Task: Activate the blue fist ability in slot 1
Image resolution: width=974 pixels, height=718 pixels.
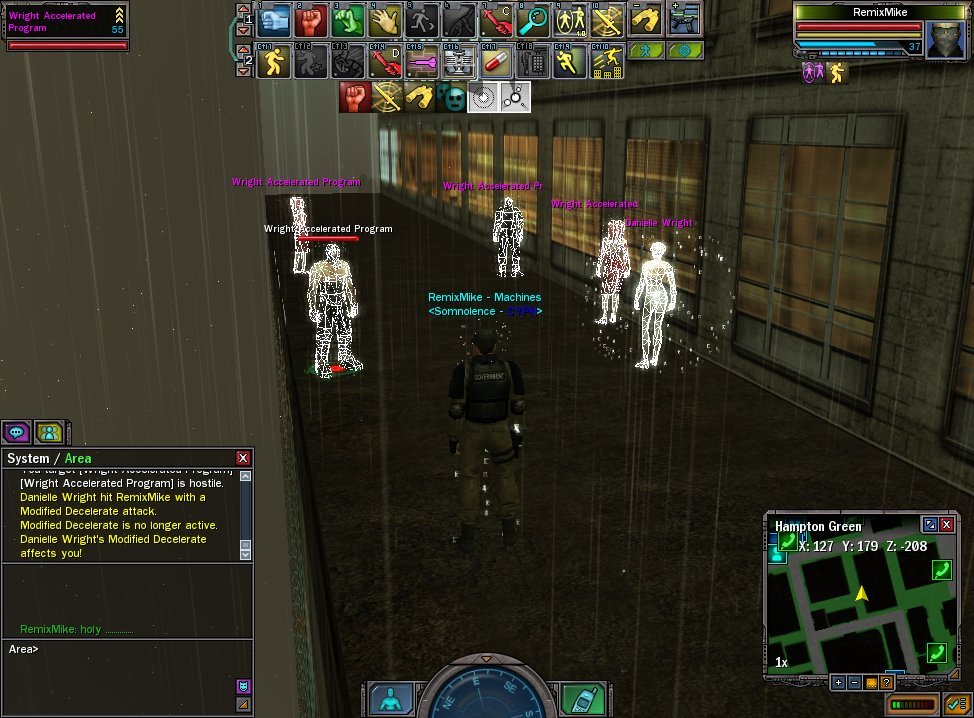Action: 274,19
